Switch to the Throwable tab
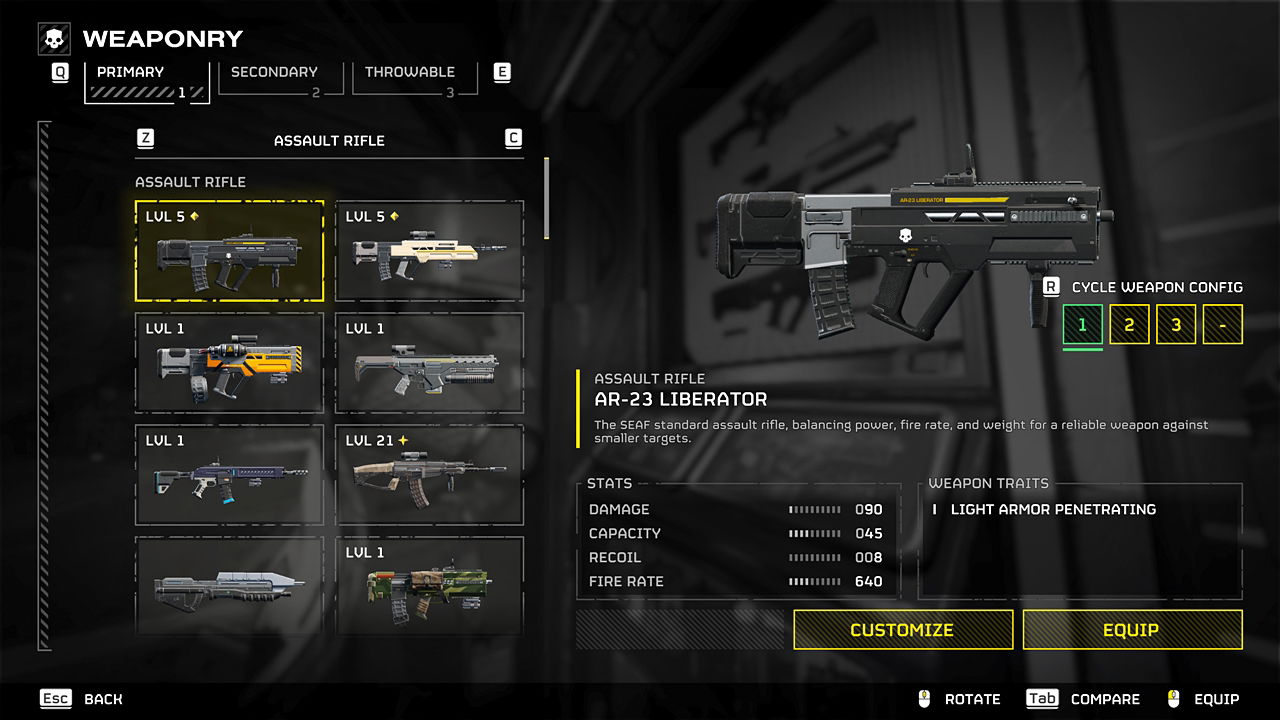This screenshot has height=720, width=1280. click(x=410, y=78)
